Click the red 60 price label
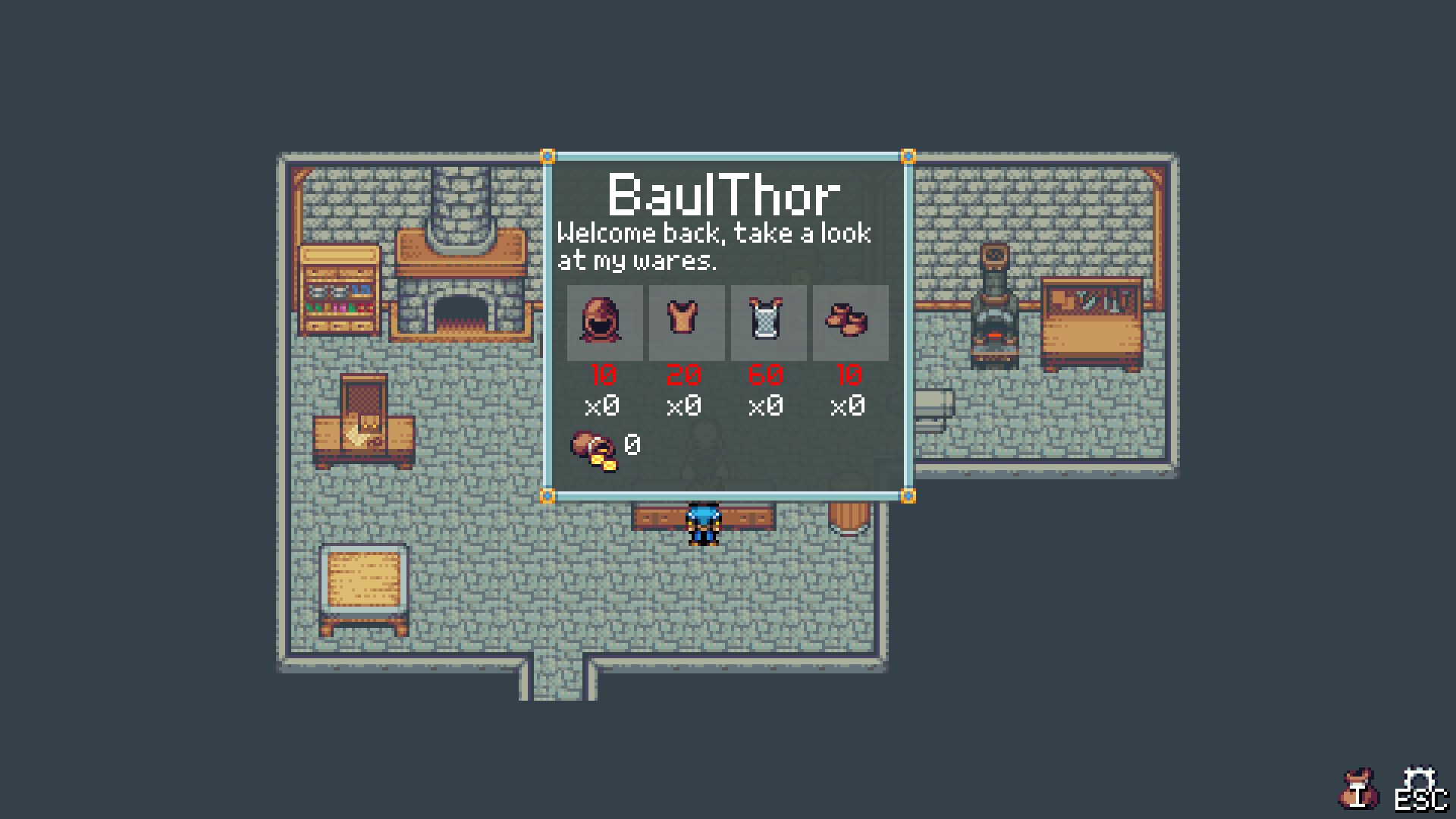Image resolution: width=1456 pixels, height=819 pixels. 767,374
